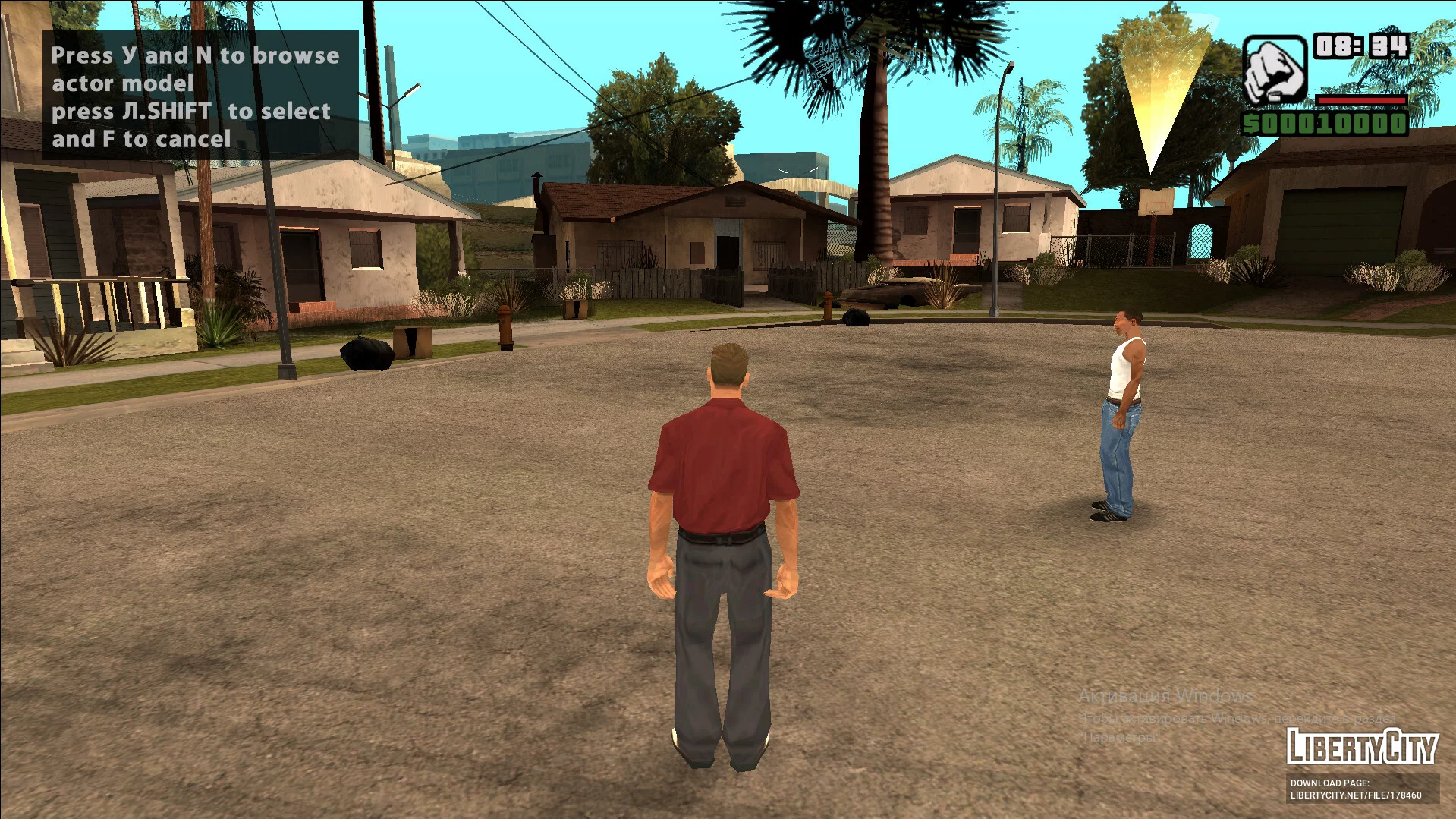The image size is (1456, 819).
Task: Click the fist weapon icon
Action: 1274,71
